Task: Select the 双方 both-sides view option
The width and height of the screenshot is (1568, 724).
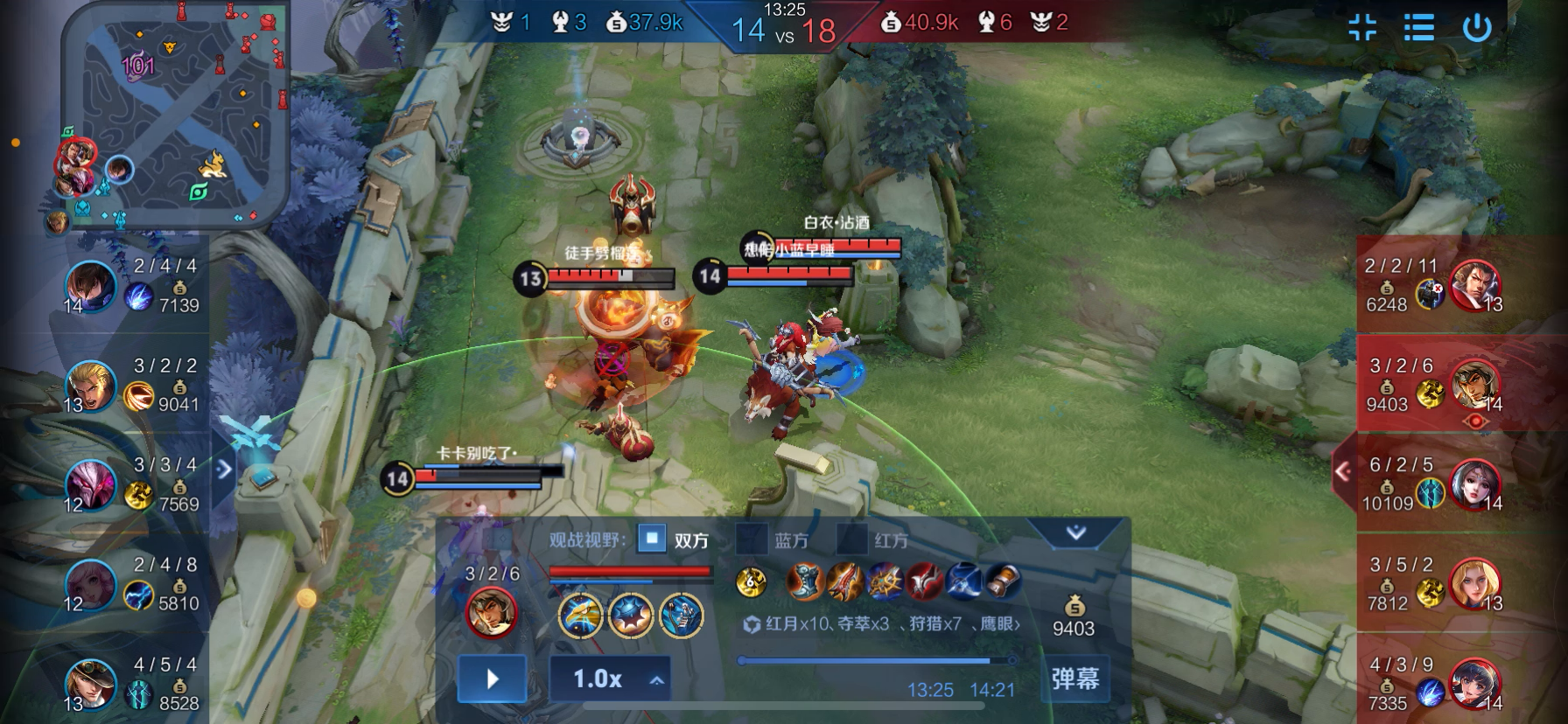Action: 652,539
